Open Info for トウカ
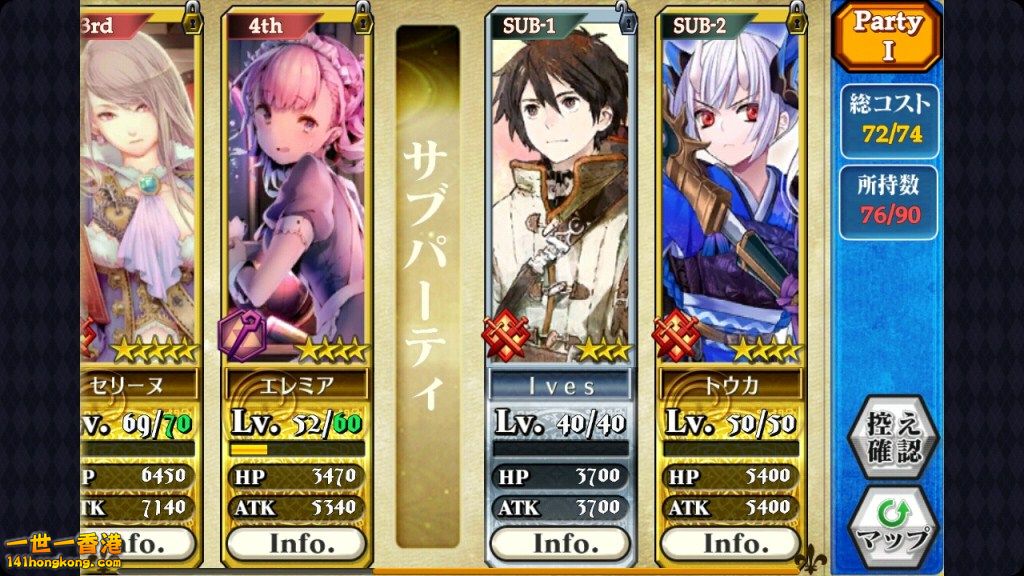The image size is (1024, 576). [733, 544]
